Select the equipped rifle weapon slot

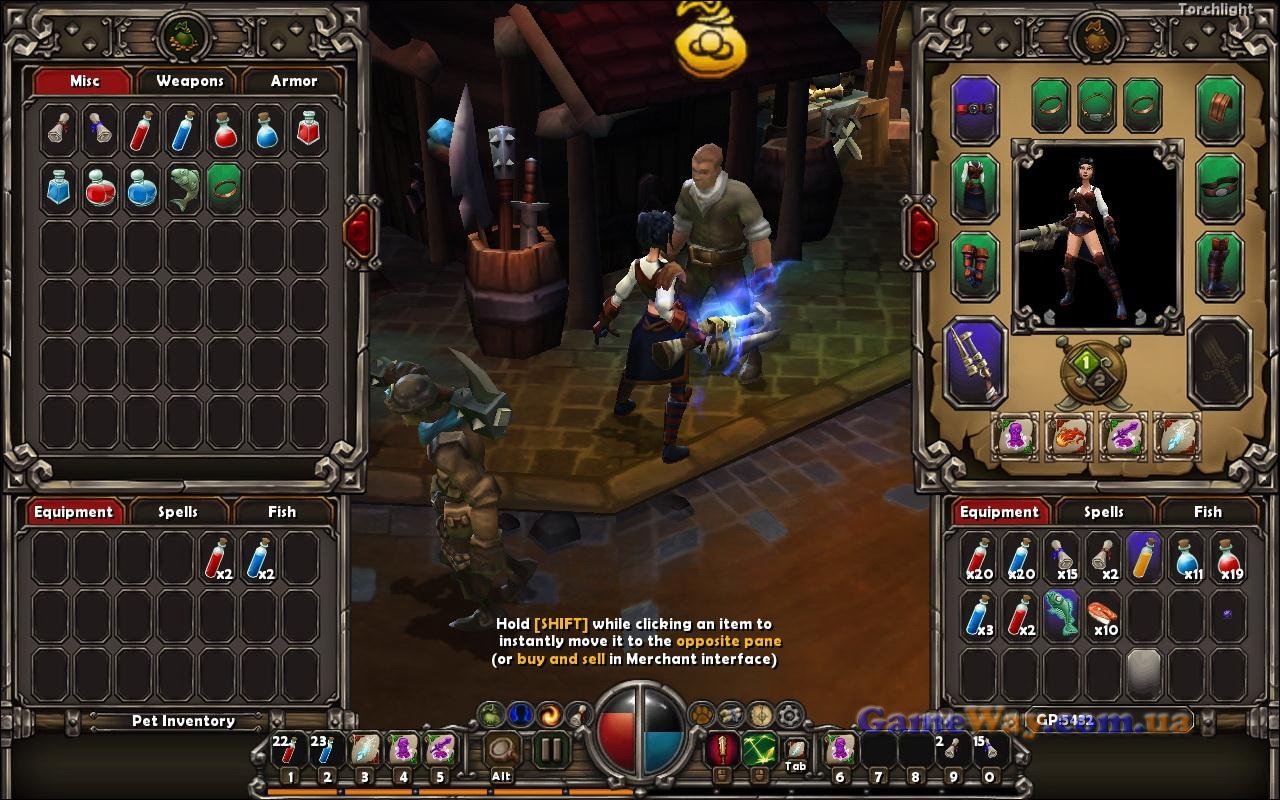click(x=976, y=362)
